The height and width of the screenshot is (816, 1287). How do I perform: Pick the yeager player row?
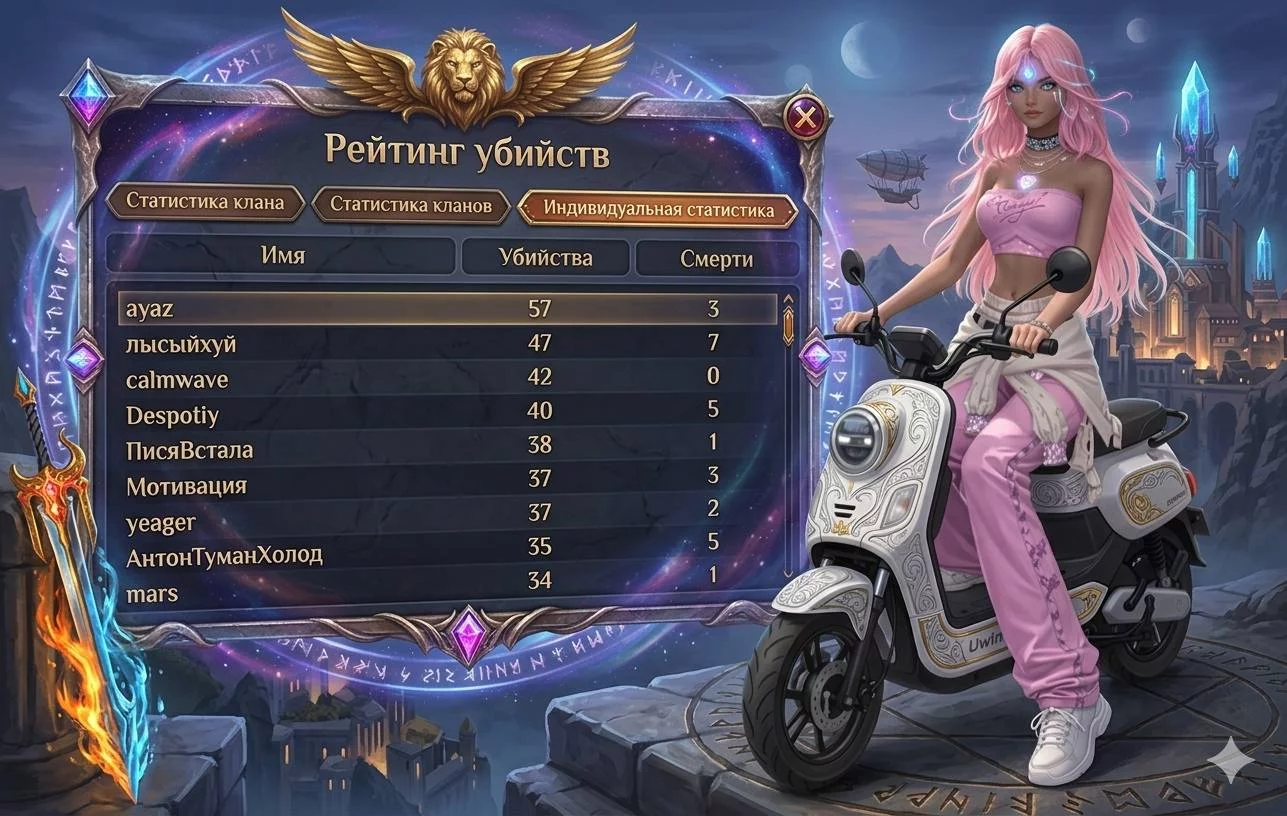pos(446,520)
